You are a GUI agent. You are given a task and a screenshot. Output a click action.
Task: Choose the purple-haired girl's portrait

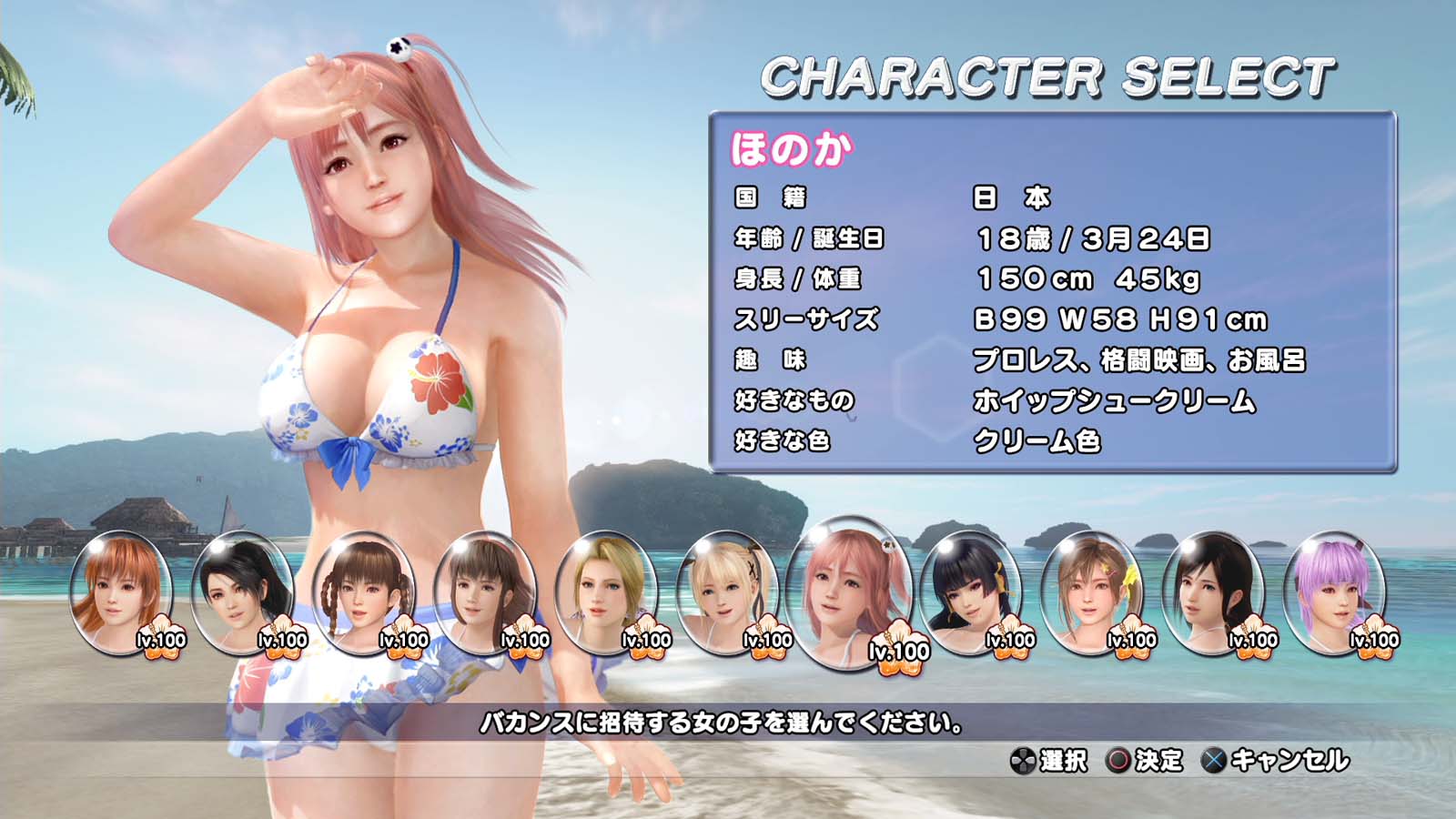(1334, 591)
